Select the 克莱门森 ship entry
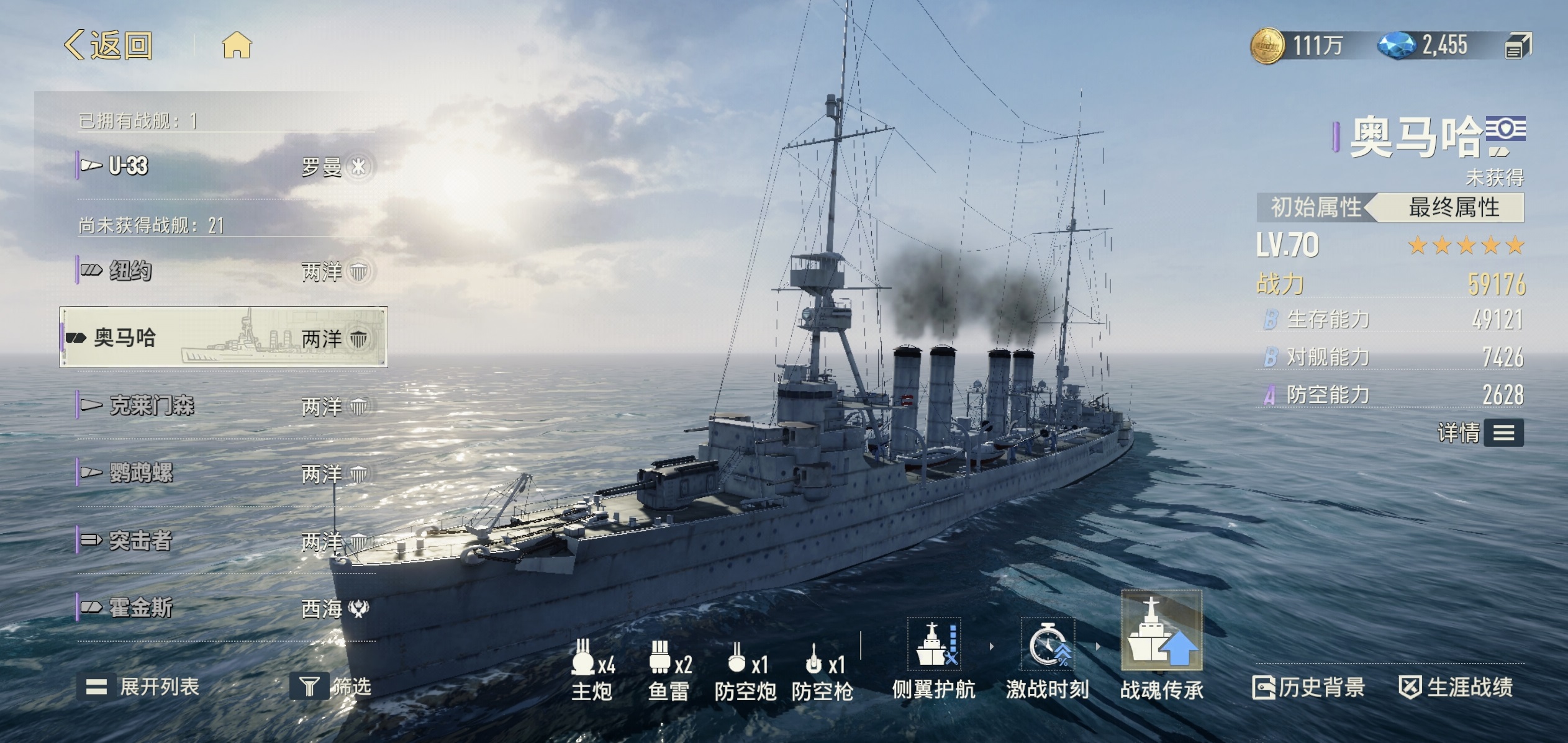Viewport: 1568px width, 743px height. tap(225, 406)
